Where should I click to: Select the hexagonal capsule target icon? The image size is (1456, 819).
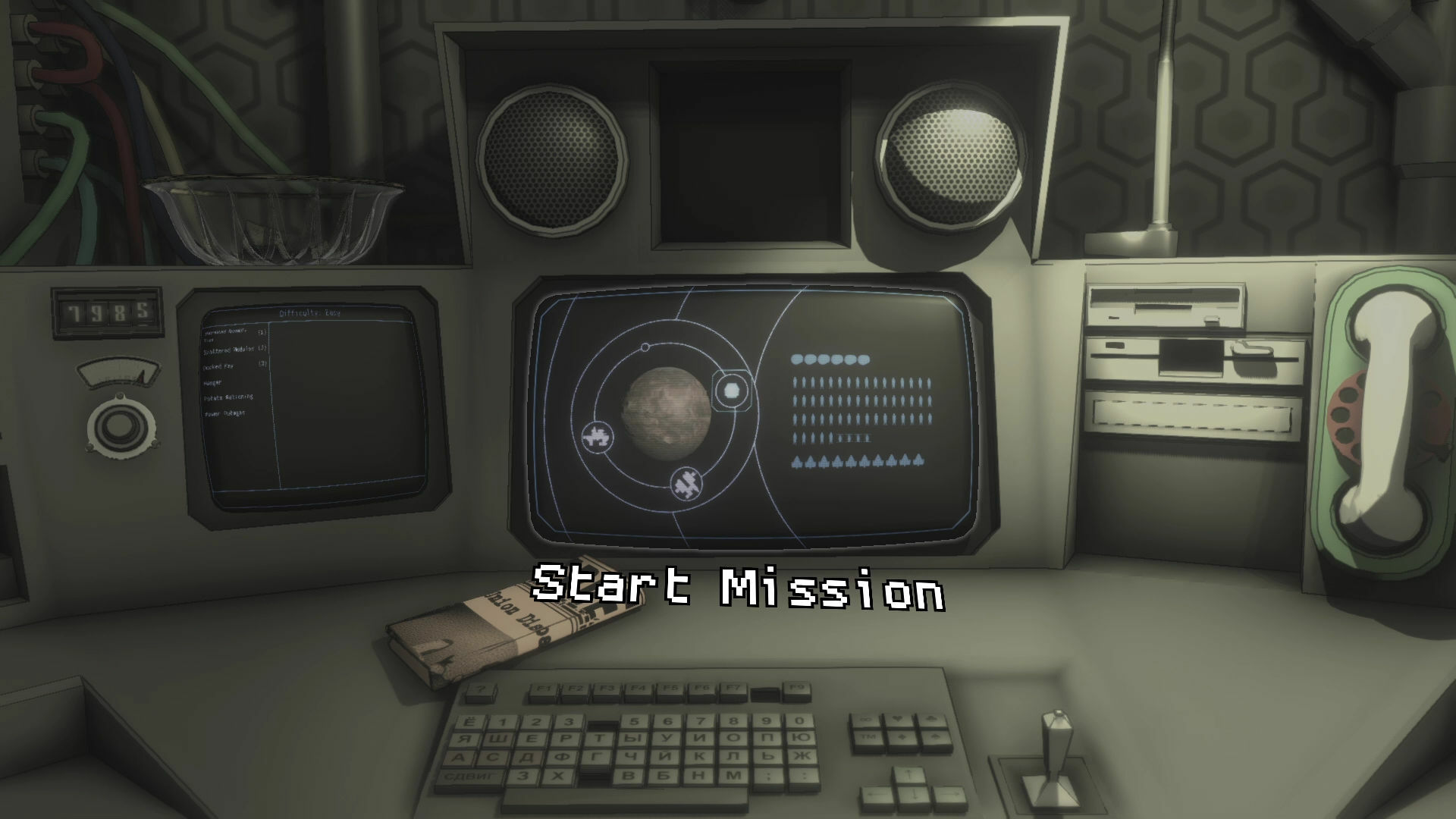[730, 390]
